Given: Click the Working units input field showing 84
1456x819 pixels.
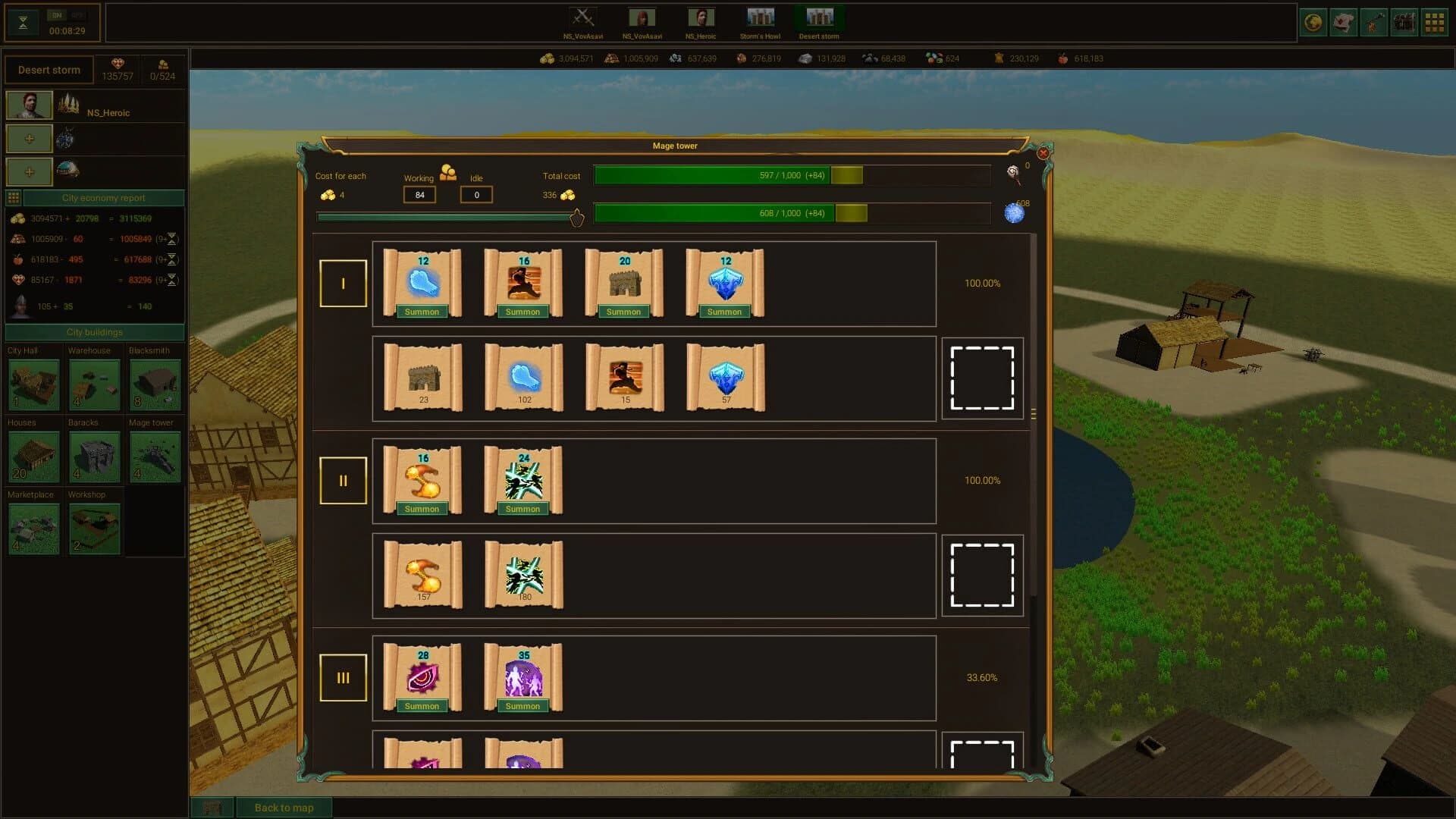Looking at the screenshot, I should click(419, 194).
